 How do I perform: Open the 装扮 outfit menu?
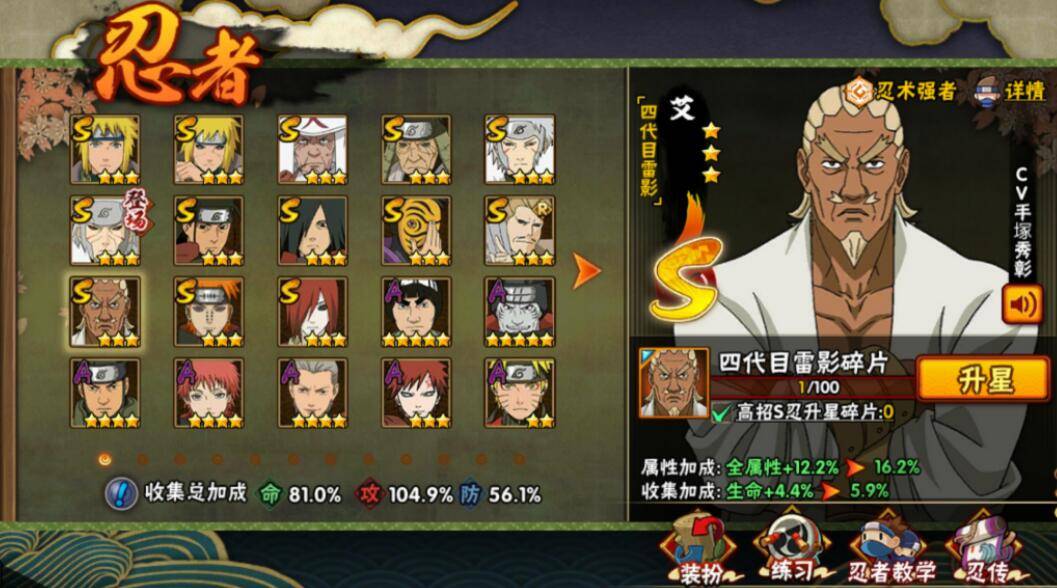click(x=697, y=549)
